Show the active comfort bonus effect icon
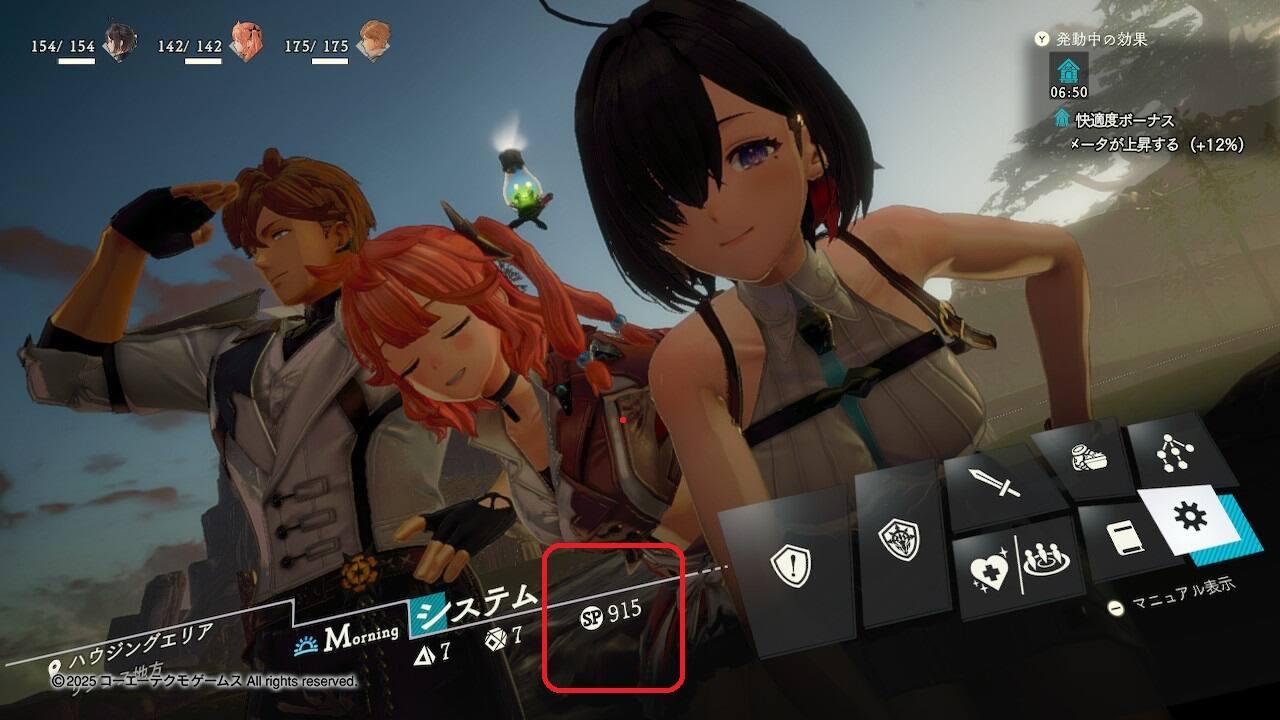1280x720 pixels. (1068, 69)
